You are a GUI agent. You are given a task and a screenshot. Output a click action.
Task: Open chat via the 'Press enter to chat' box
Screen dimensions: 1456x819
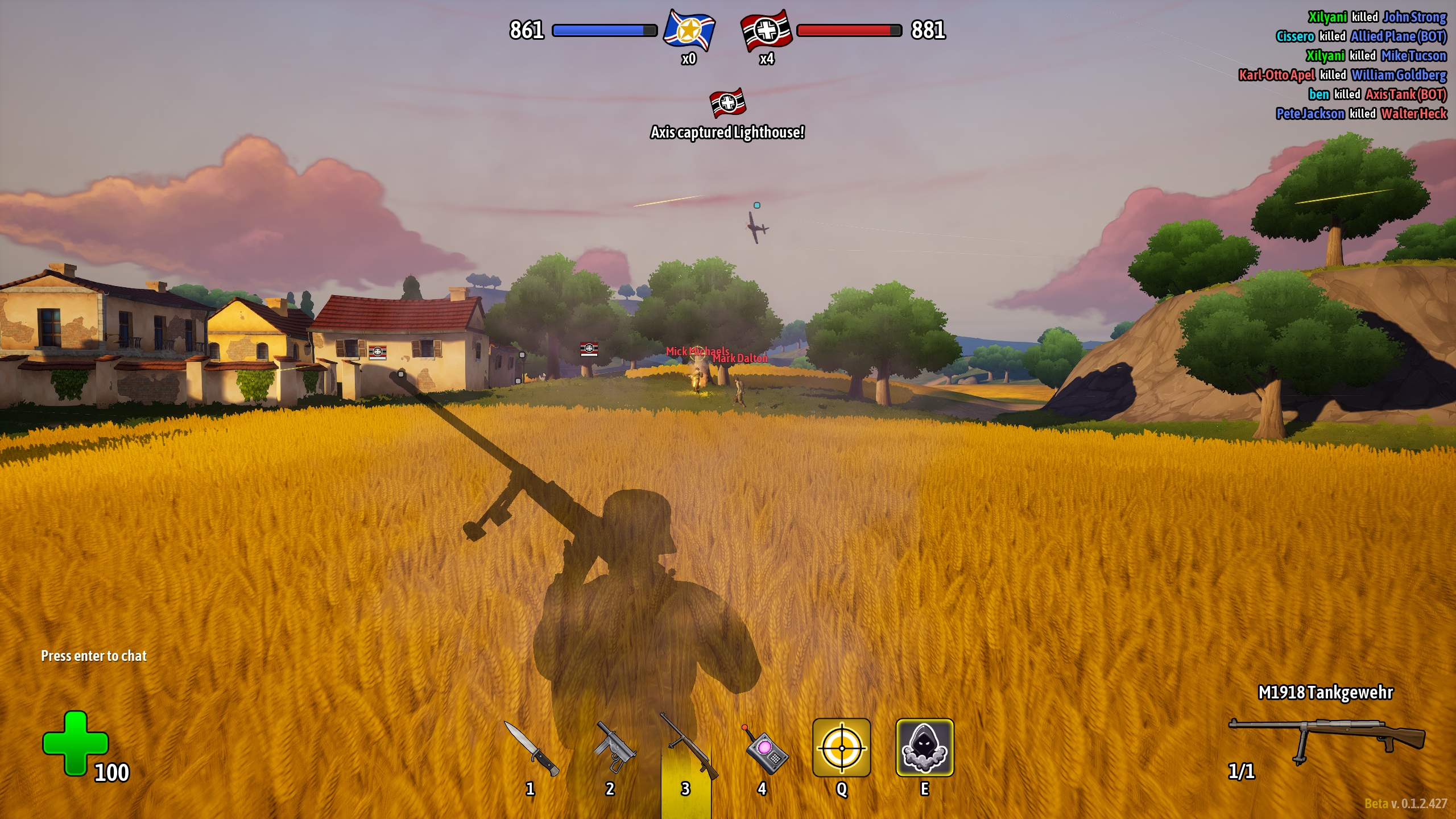(x=94, y=656)
